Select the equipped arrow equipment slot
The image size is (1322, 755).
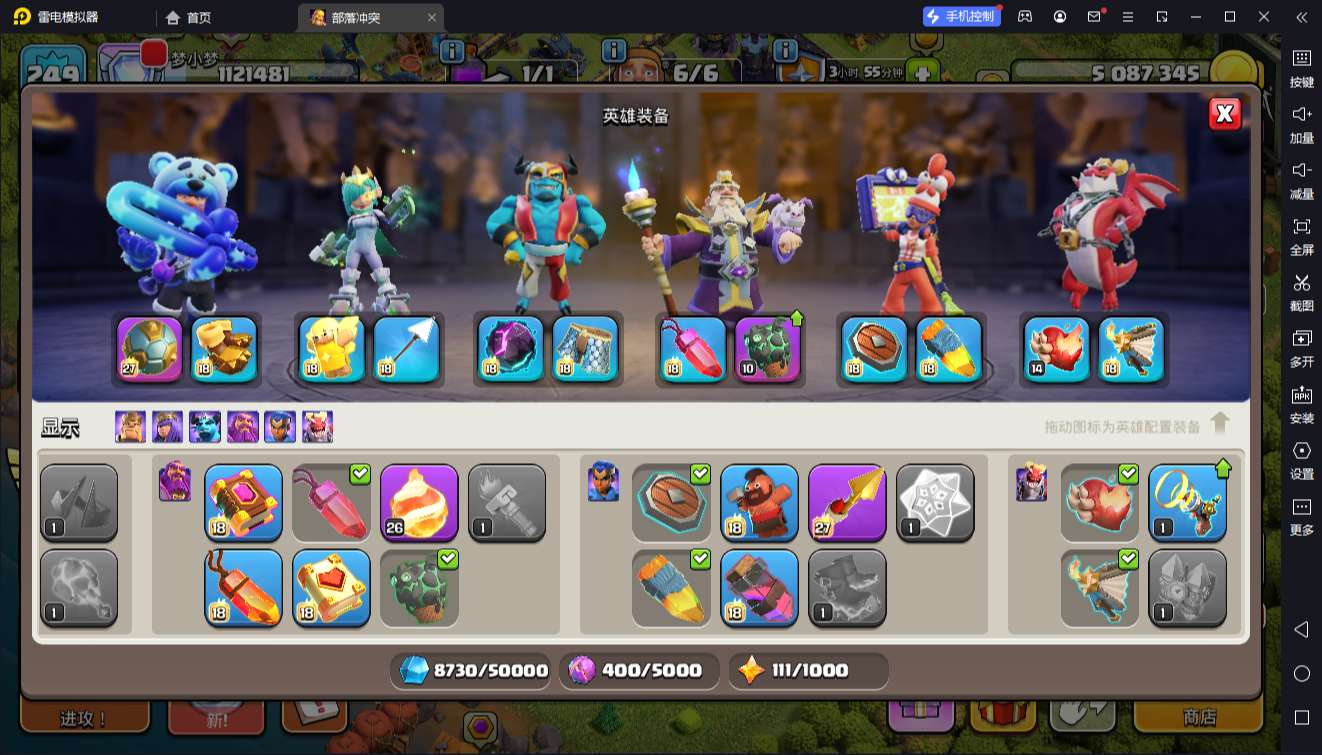point(407,349)
